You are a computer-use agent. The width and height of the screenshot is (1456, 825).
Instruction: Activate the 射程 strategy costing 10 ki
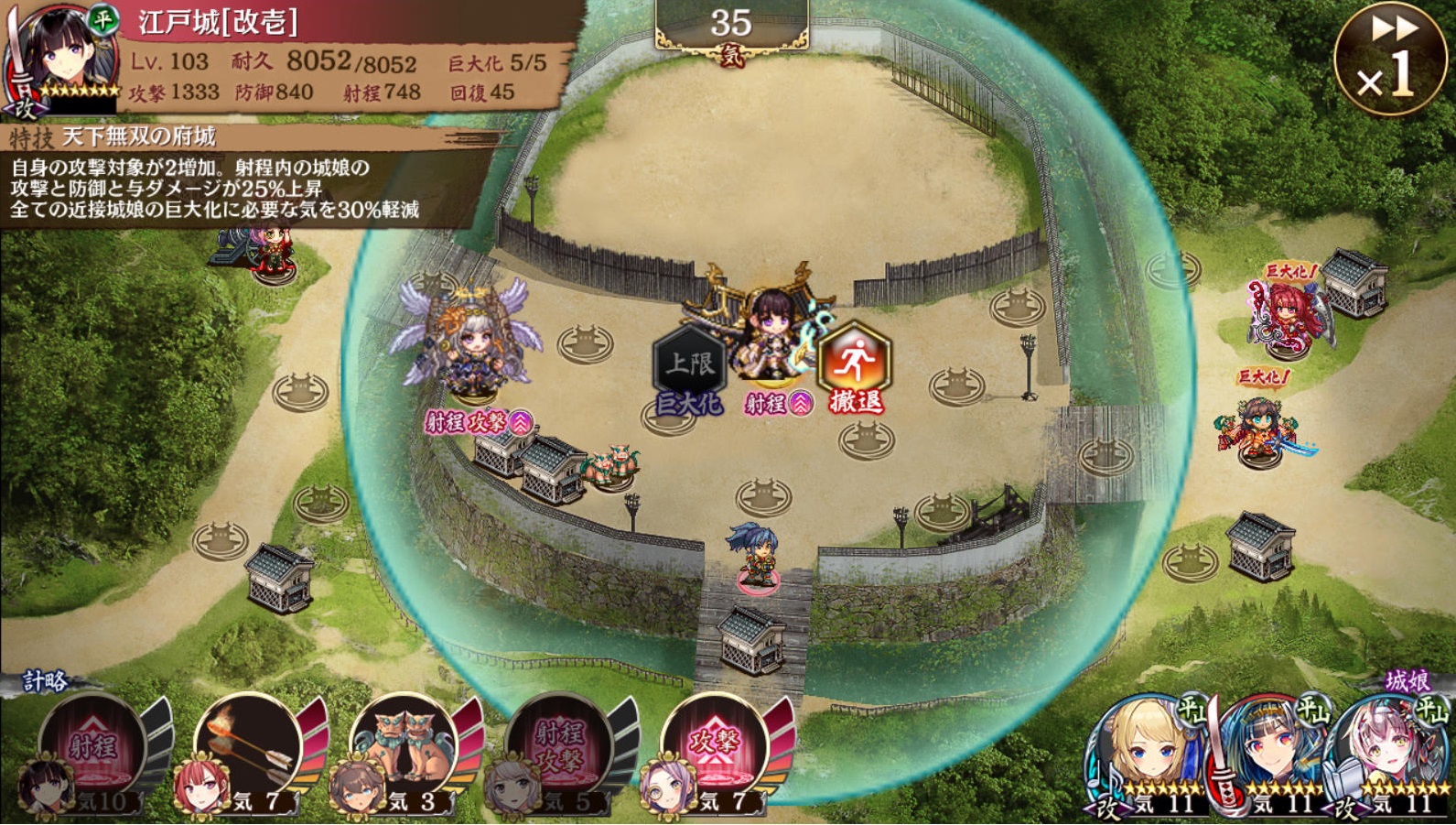93,751
